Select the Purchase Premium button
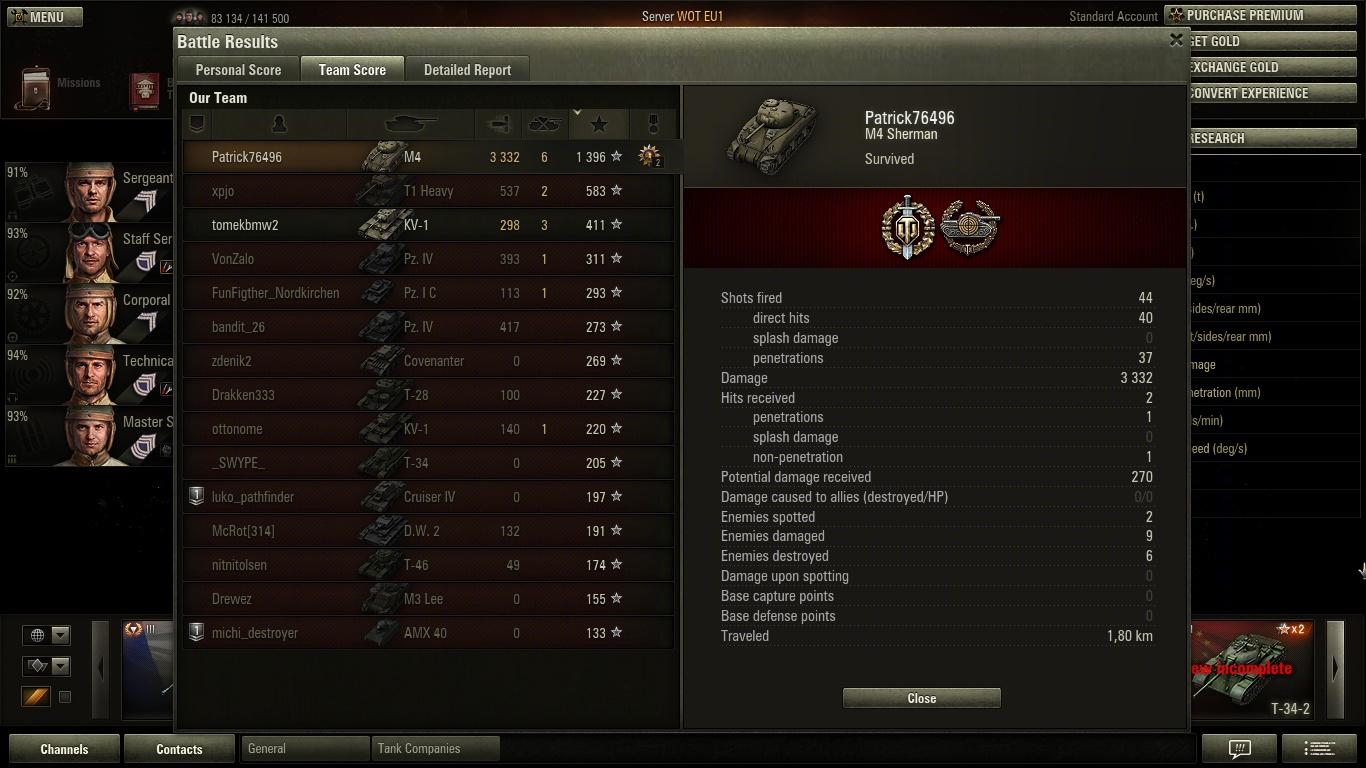Screen dimensions: 1366x768 tap(1262, 15)
